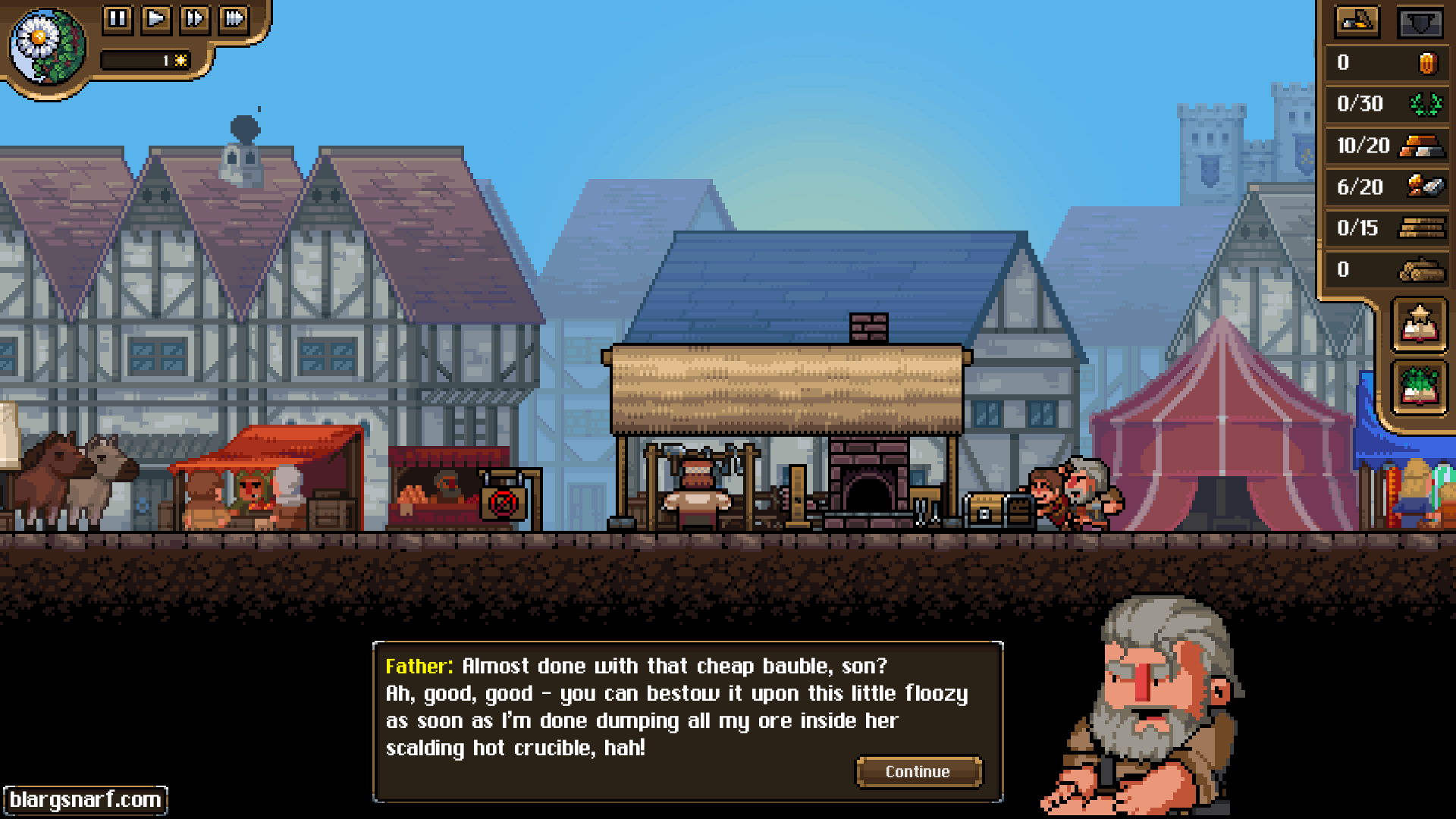
Task: Activate the fastest triple-speed button
Action: [234, 18]
